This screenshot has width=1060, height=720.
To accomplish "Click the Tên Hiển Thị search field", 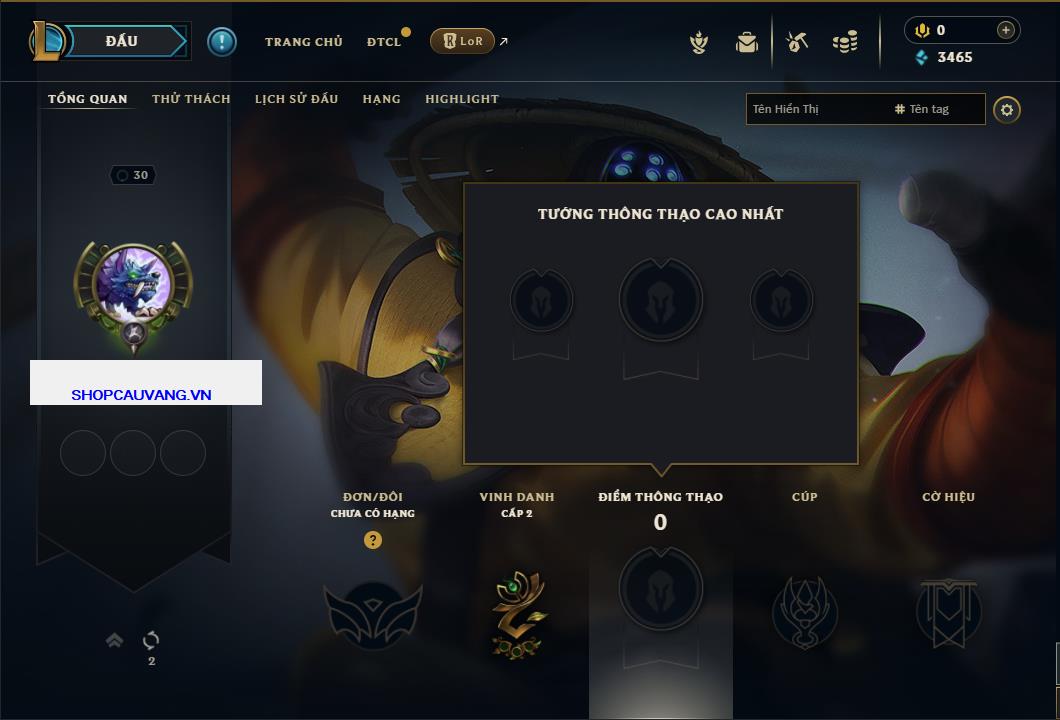I will click(x=815, y=109).
